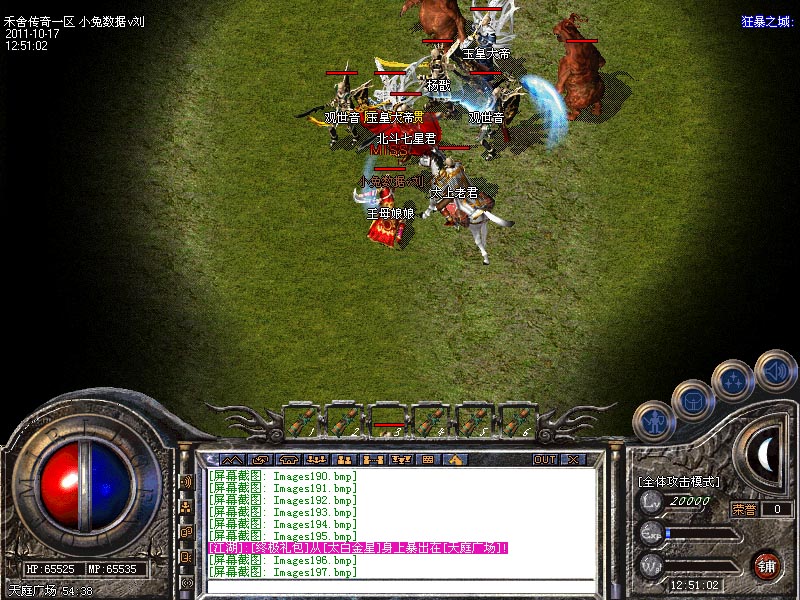The image size is (800, 600).
Task: Click the X button beside OUT
Action: click(x=573, y=459)
